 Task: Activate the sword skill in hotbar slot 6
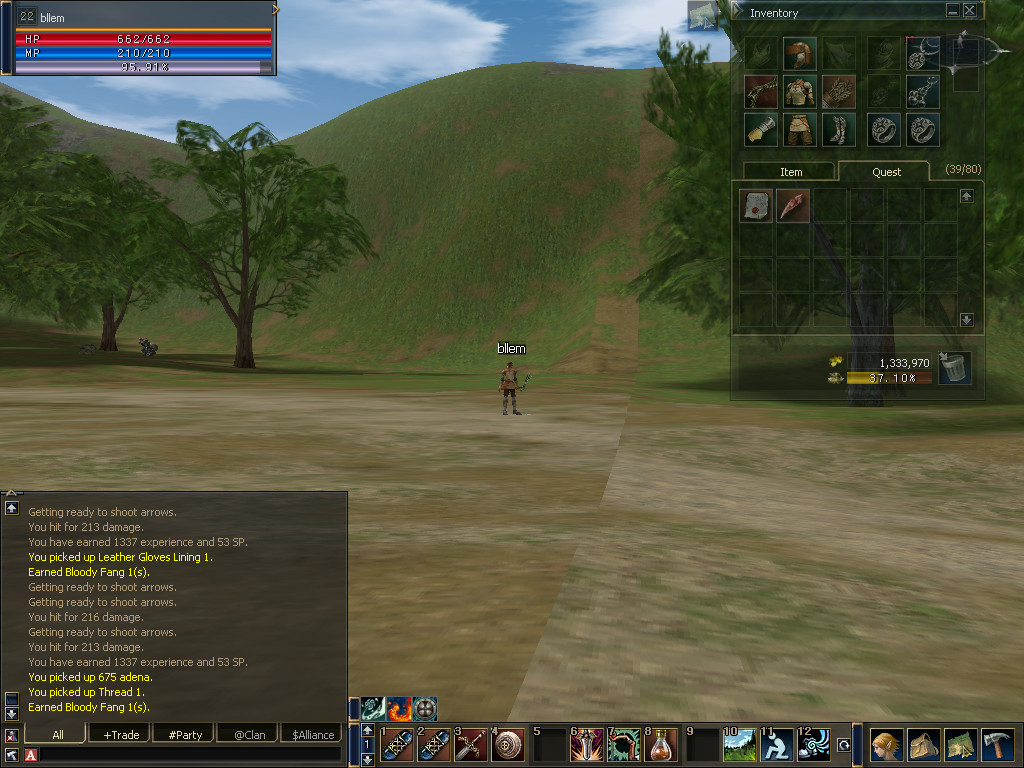tap(586, 745)
